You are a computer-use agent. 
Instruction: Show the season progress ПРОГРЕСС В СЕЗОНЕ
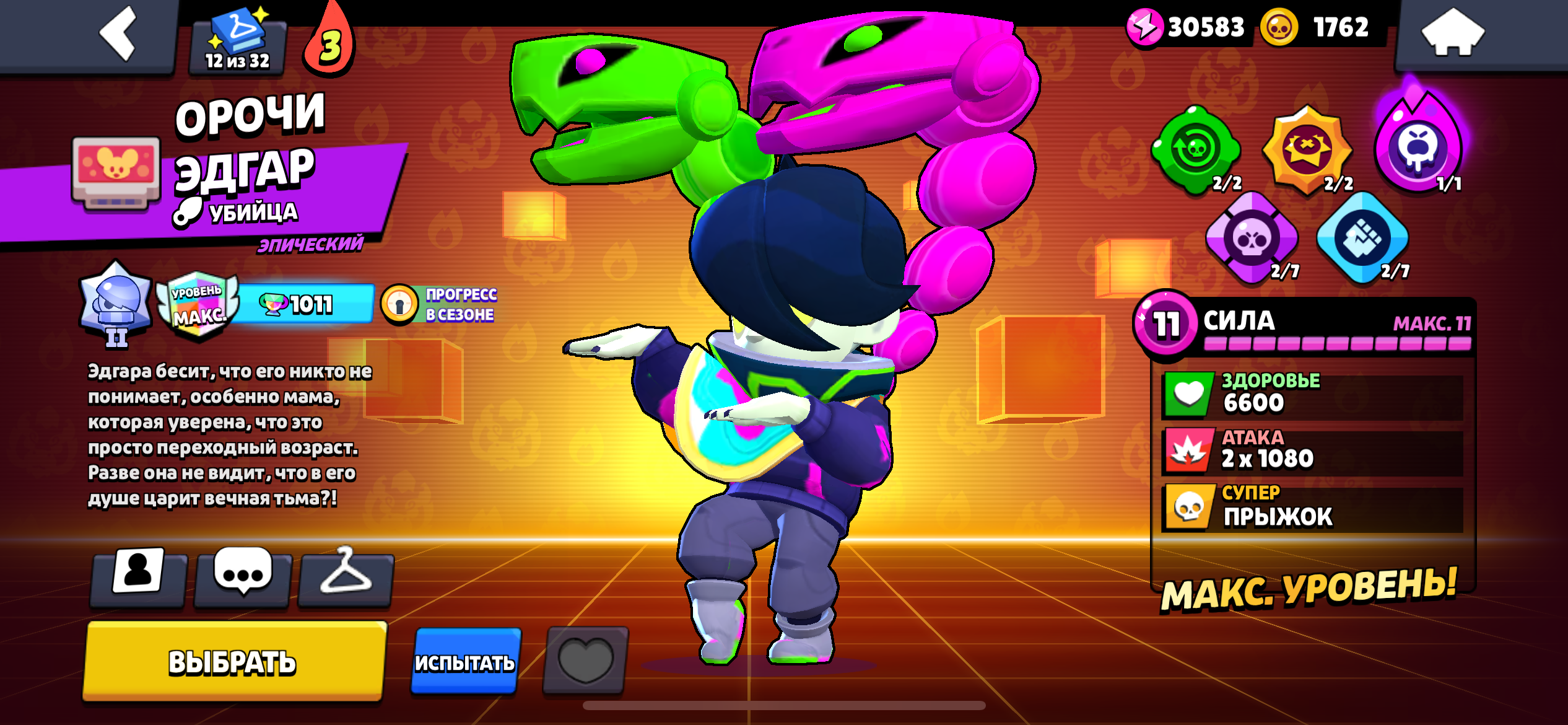point(440,304)
